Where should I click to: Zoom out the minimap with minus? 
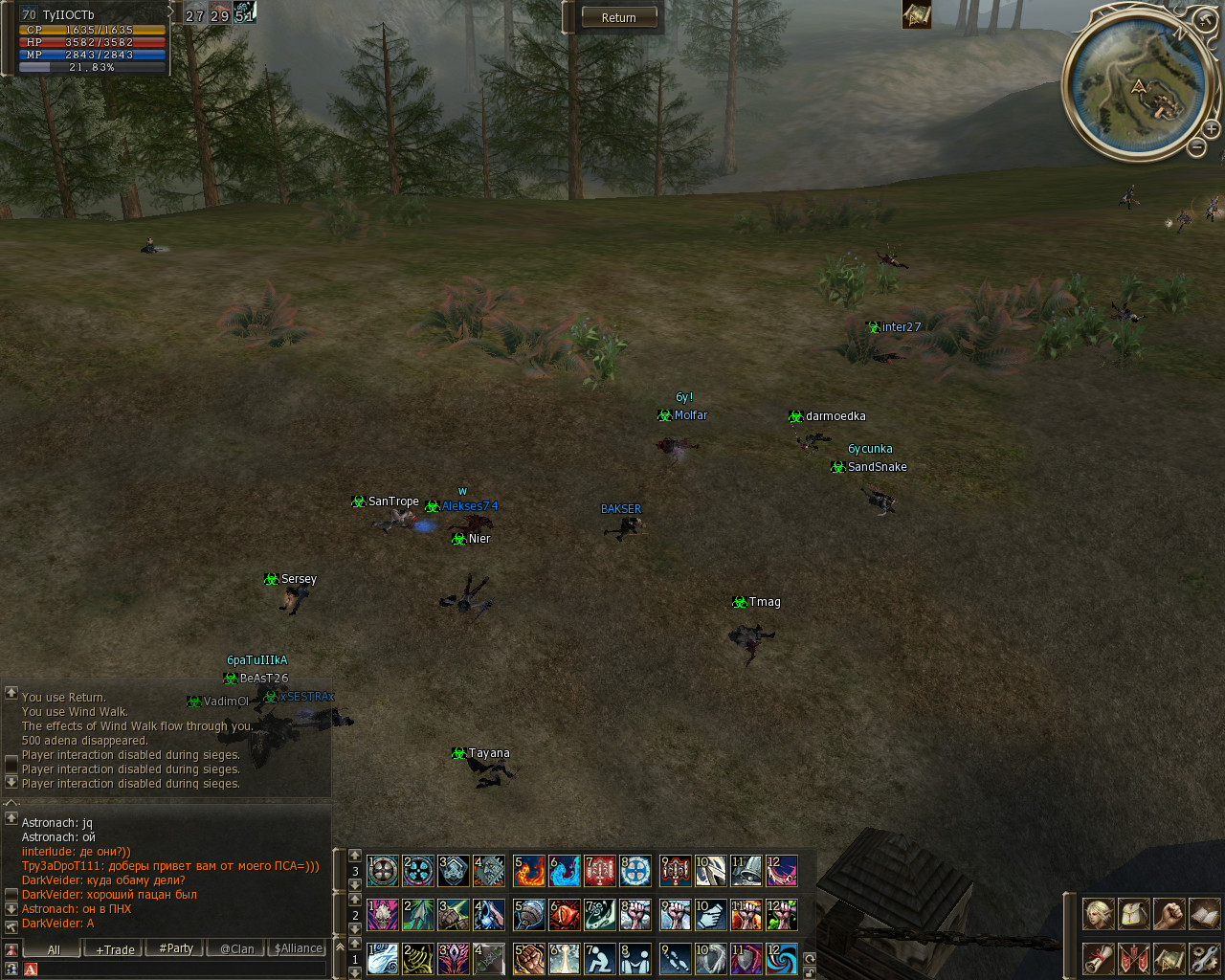pyautogui.click(x=1196, y=146)
